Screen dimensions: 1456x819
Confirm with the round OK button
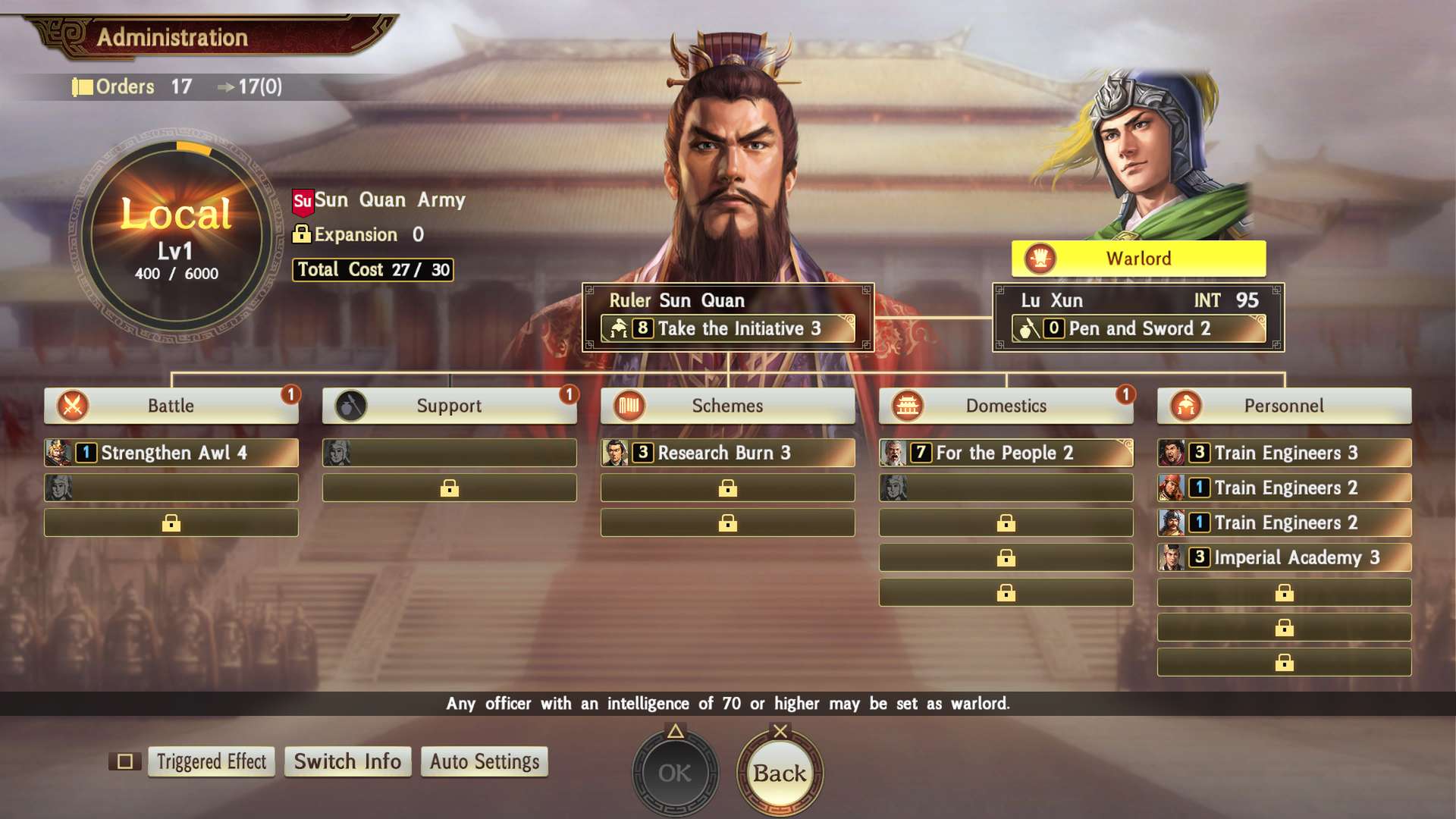[x=674, y=773]
